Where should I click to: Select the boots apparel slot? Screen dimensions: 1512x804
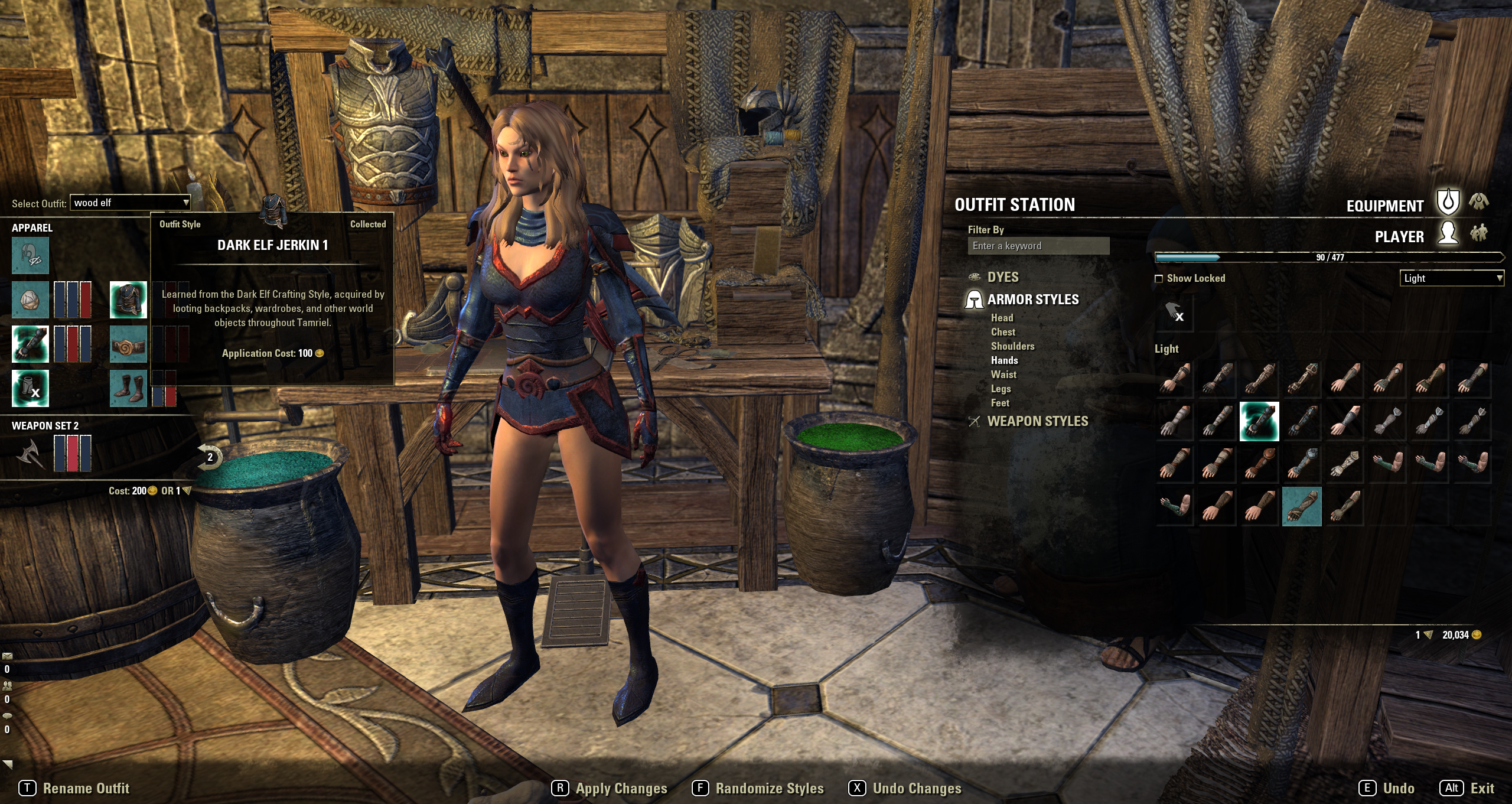coord(128,388)
